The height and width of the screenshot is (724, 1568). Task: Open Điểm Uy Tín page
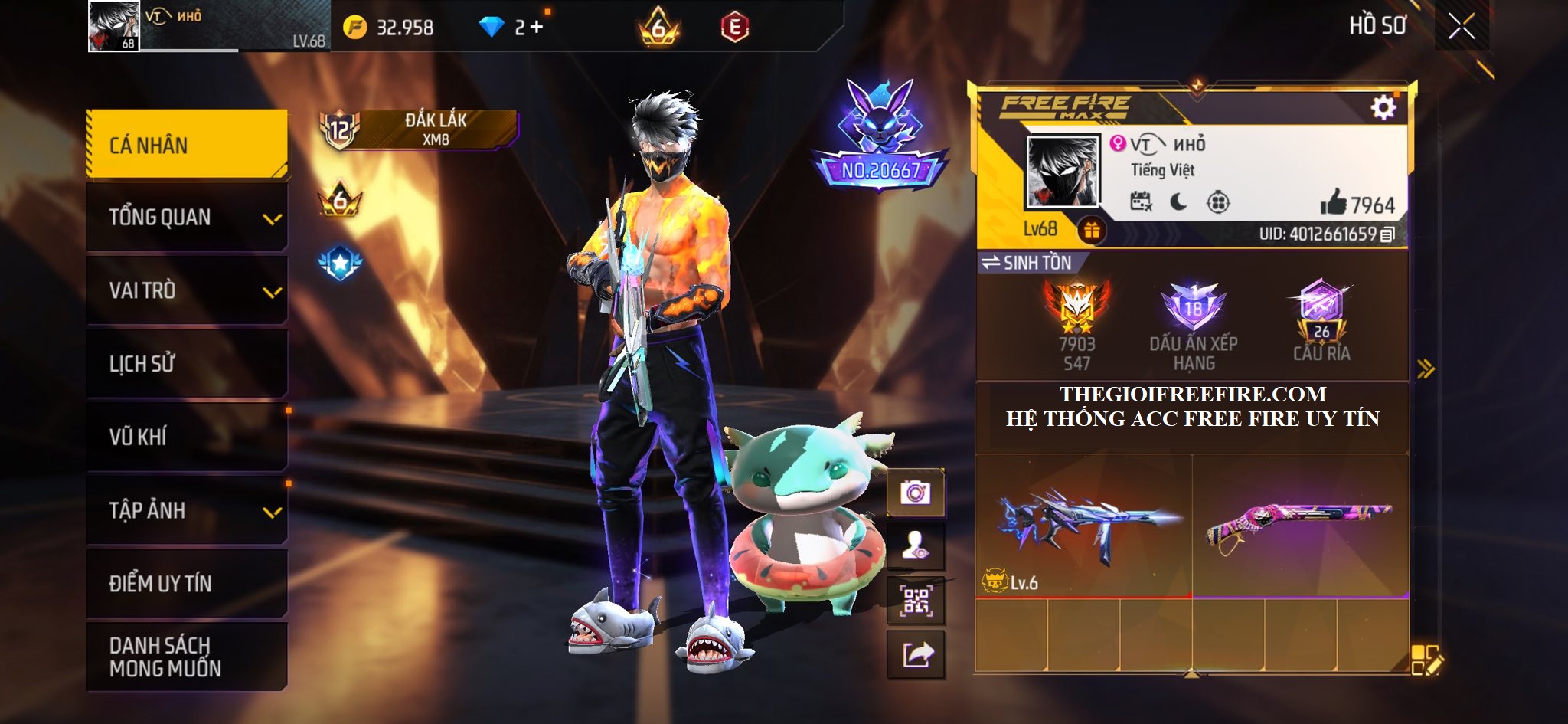click(187, 583)
